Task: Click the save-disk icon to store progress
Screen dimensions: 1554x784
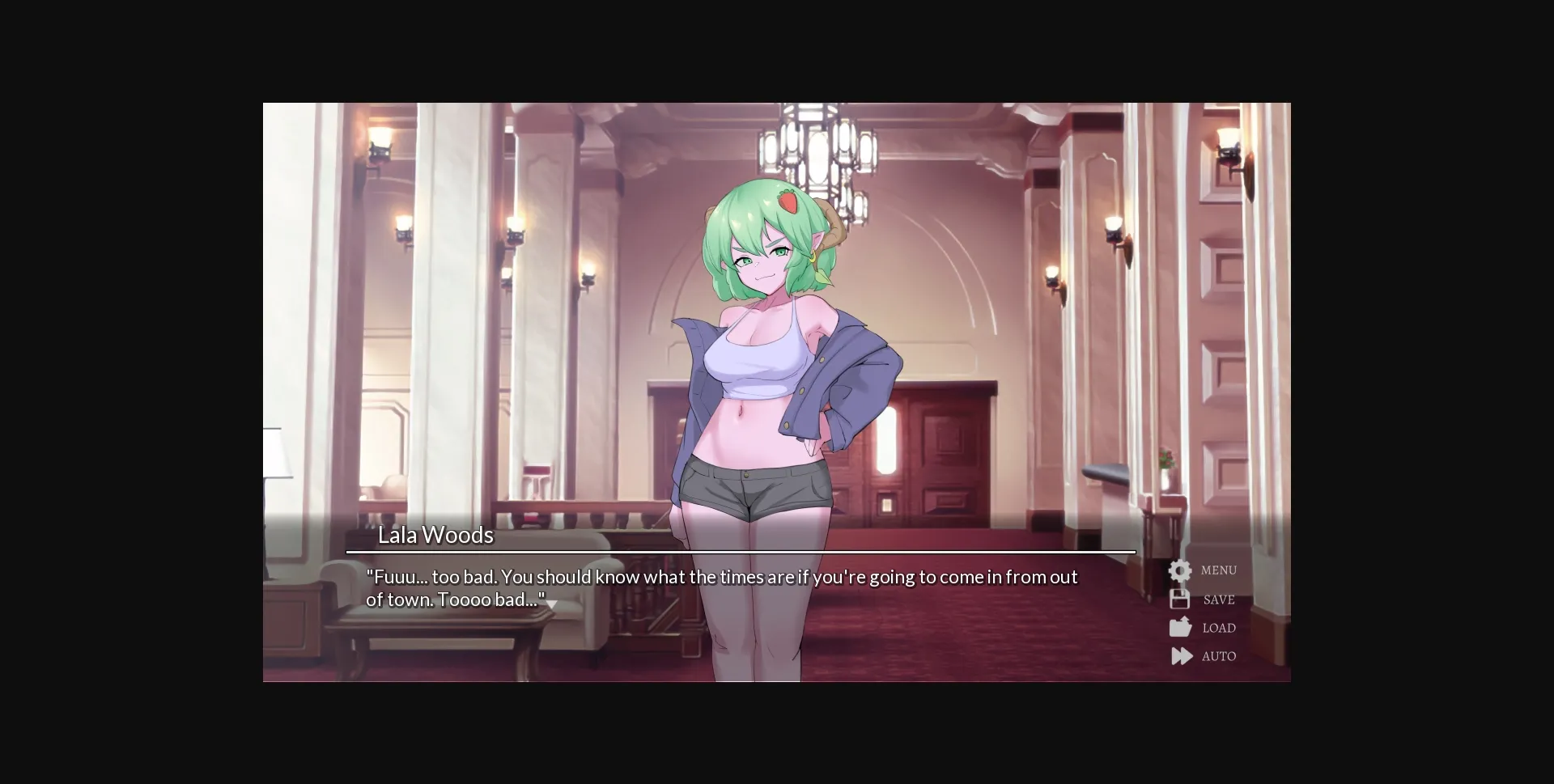Action: (x=1180, y=599)
